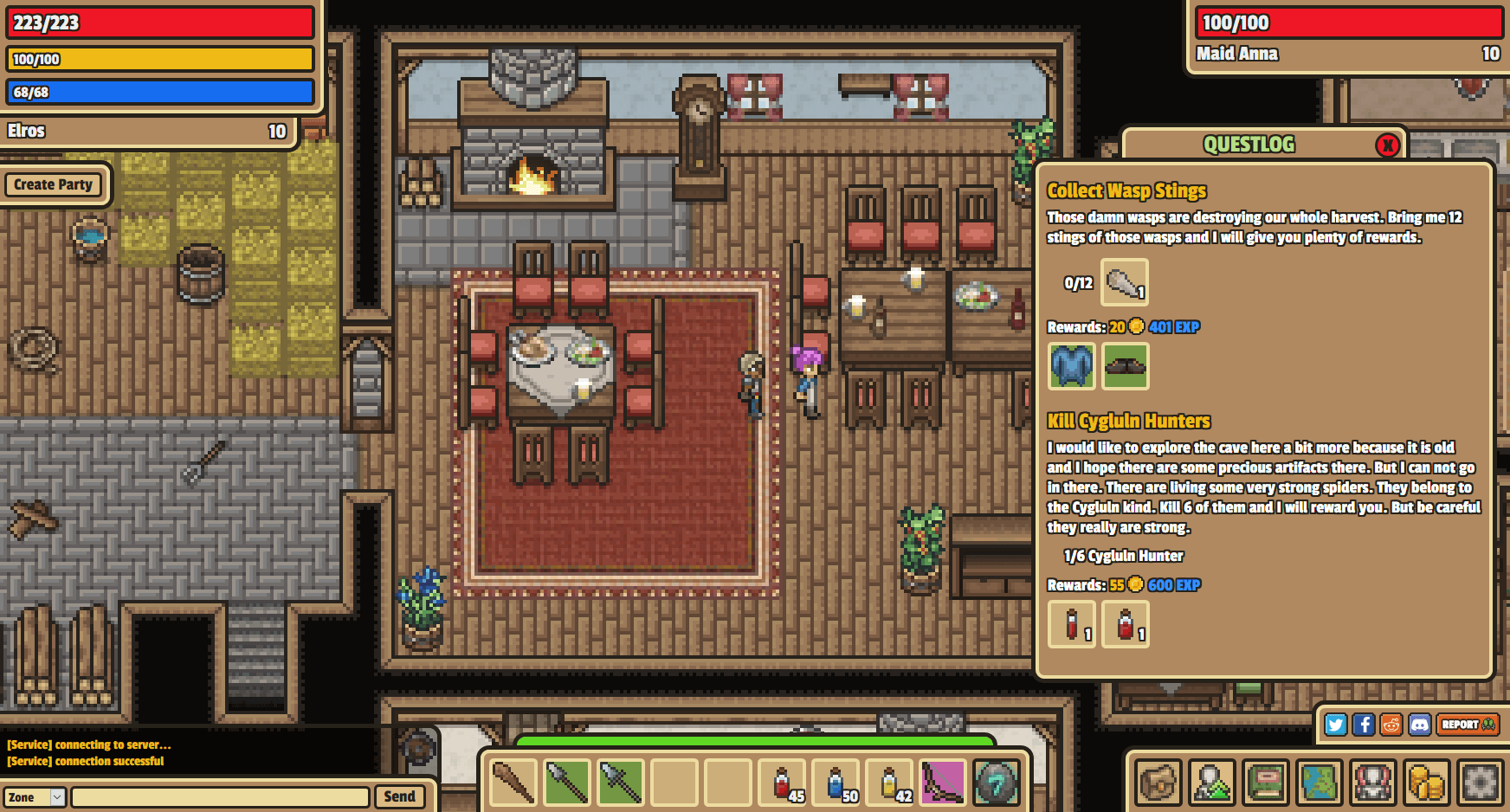The width and height of the screenshot is (1510, 812).
Task: Open the green quest book
Action: (1266, 783)
